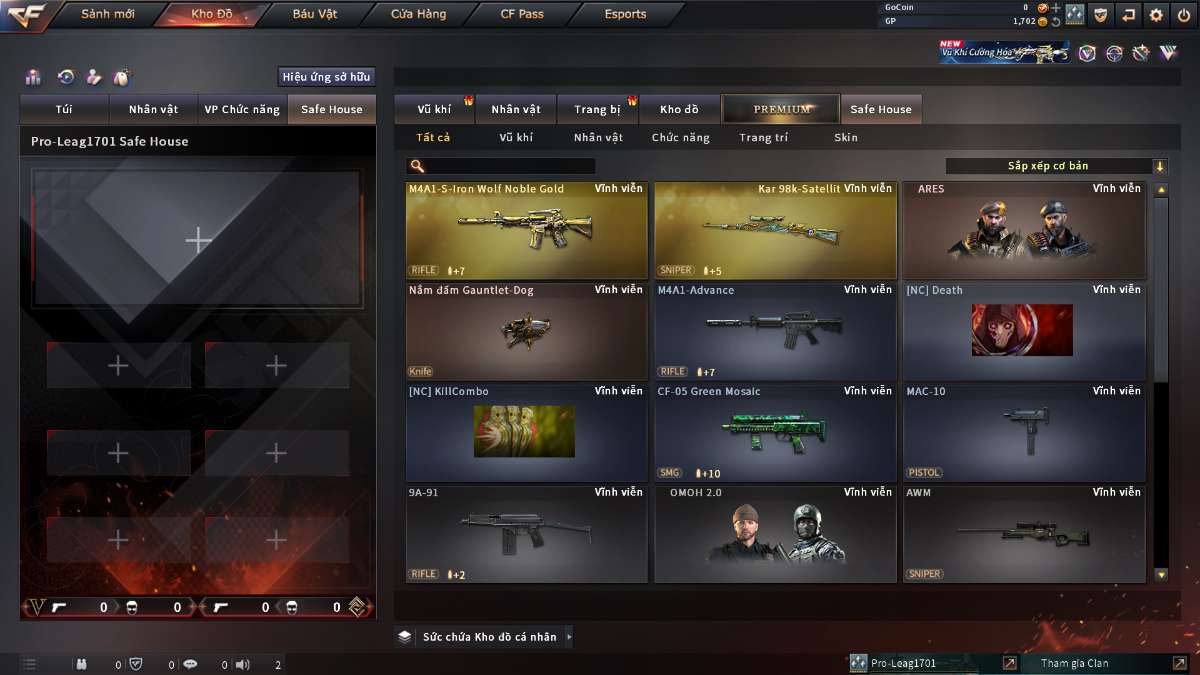
Task: Open the Esports tab
Action: tap(625, 14)
